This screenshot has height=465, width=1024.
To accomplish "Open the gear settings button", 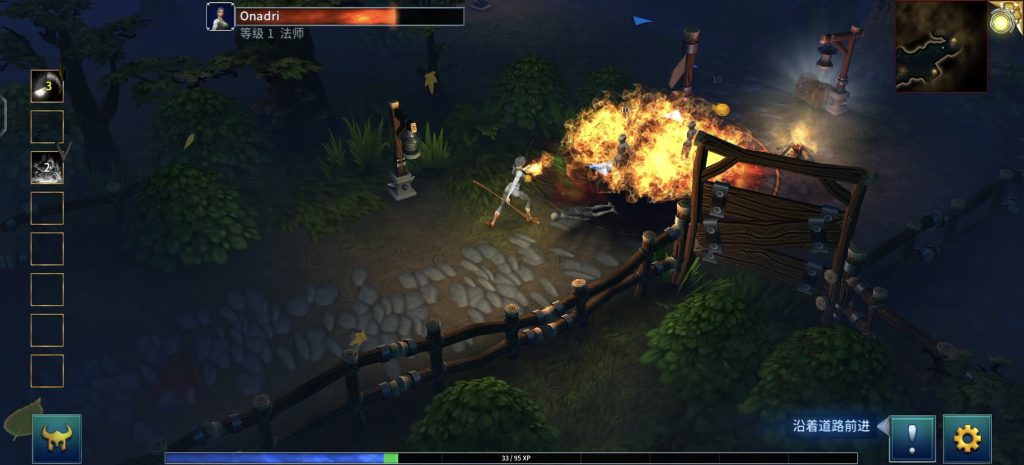I will [966, 438].
